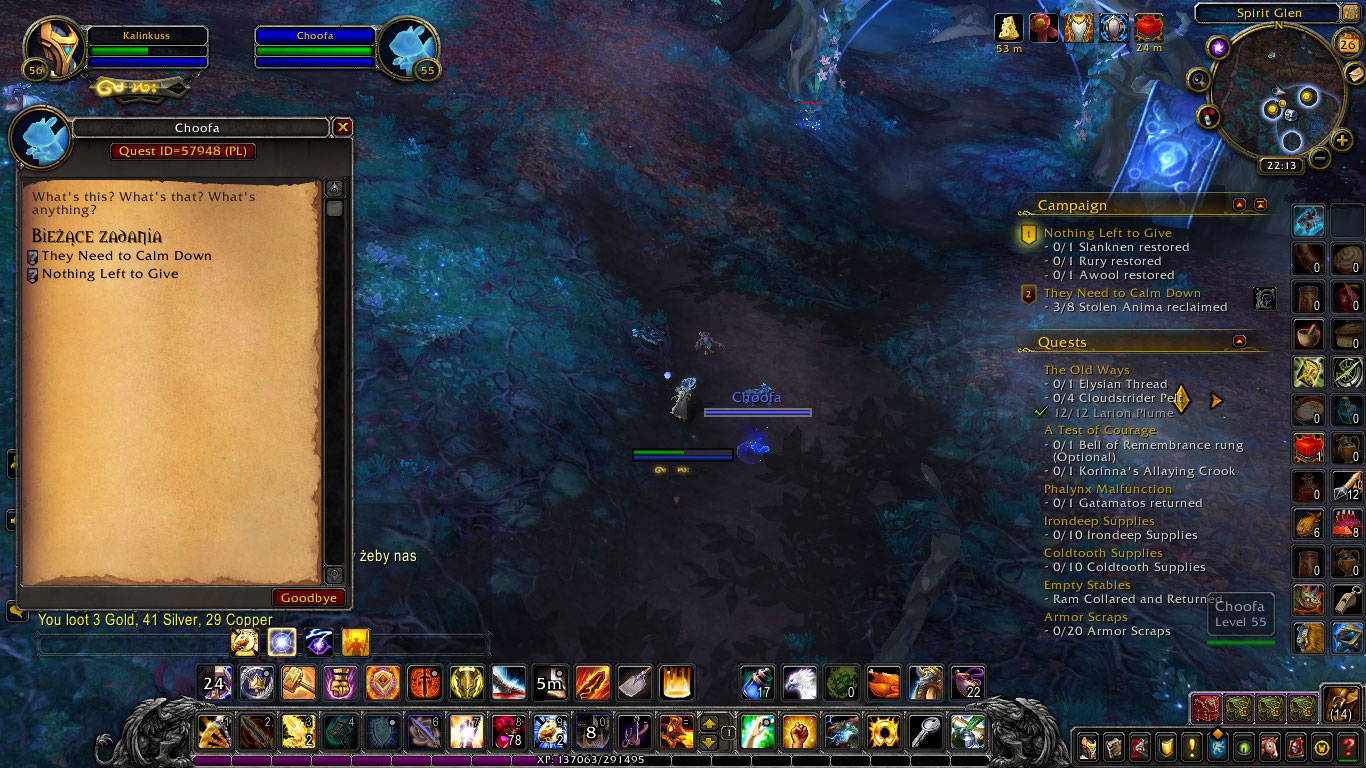The height and width of the screenshot is (768, 1366).
Task: Collapse the Quests tracker section
Action: pyautogui.click(x=1239, y=339)
